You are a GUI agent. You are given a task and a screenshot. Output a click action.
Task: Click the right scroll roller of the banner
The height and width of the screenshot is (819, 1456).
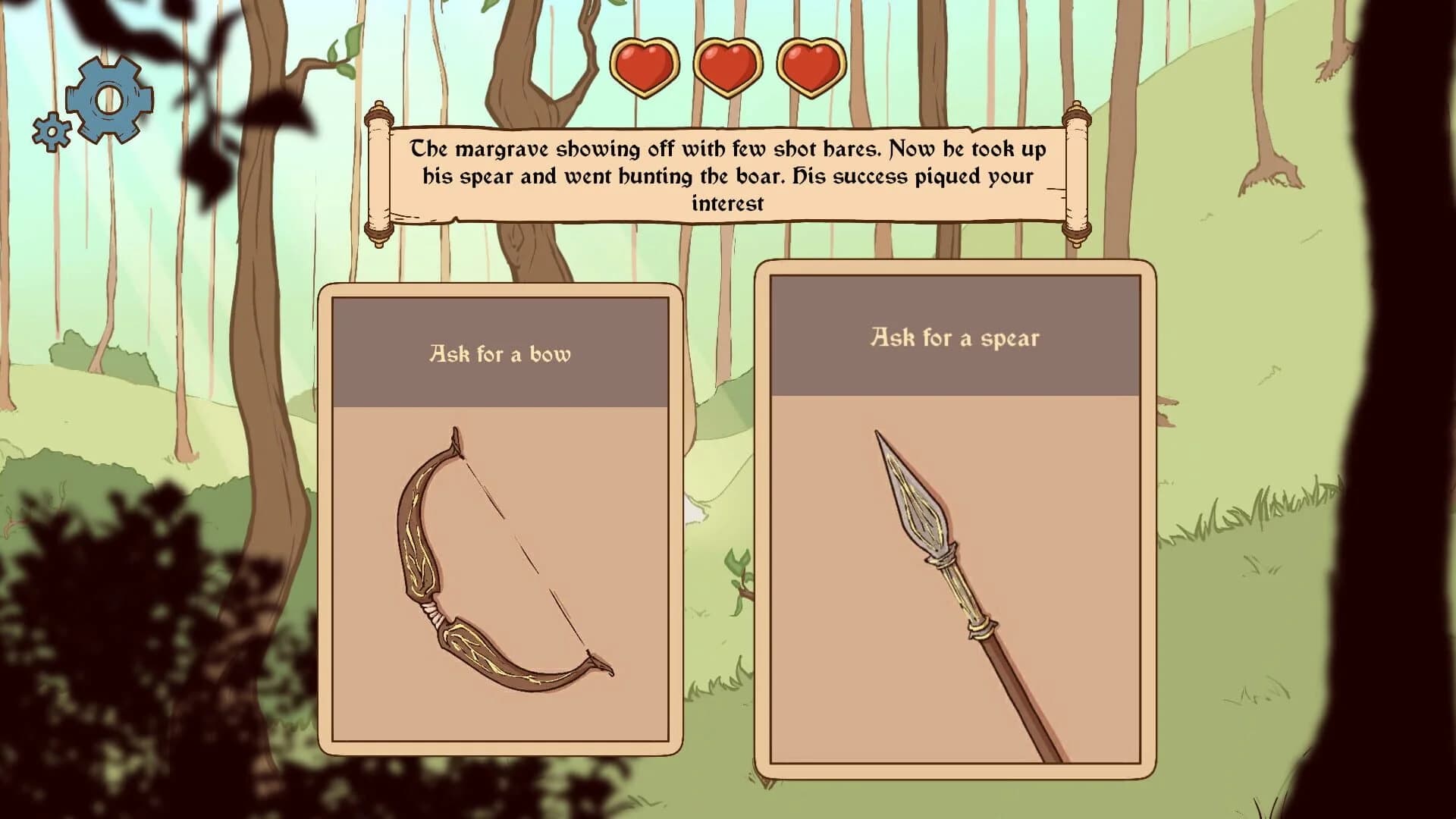[1075, 174]
